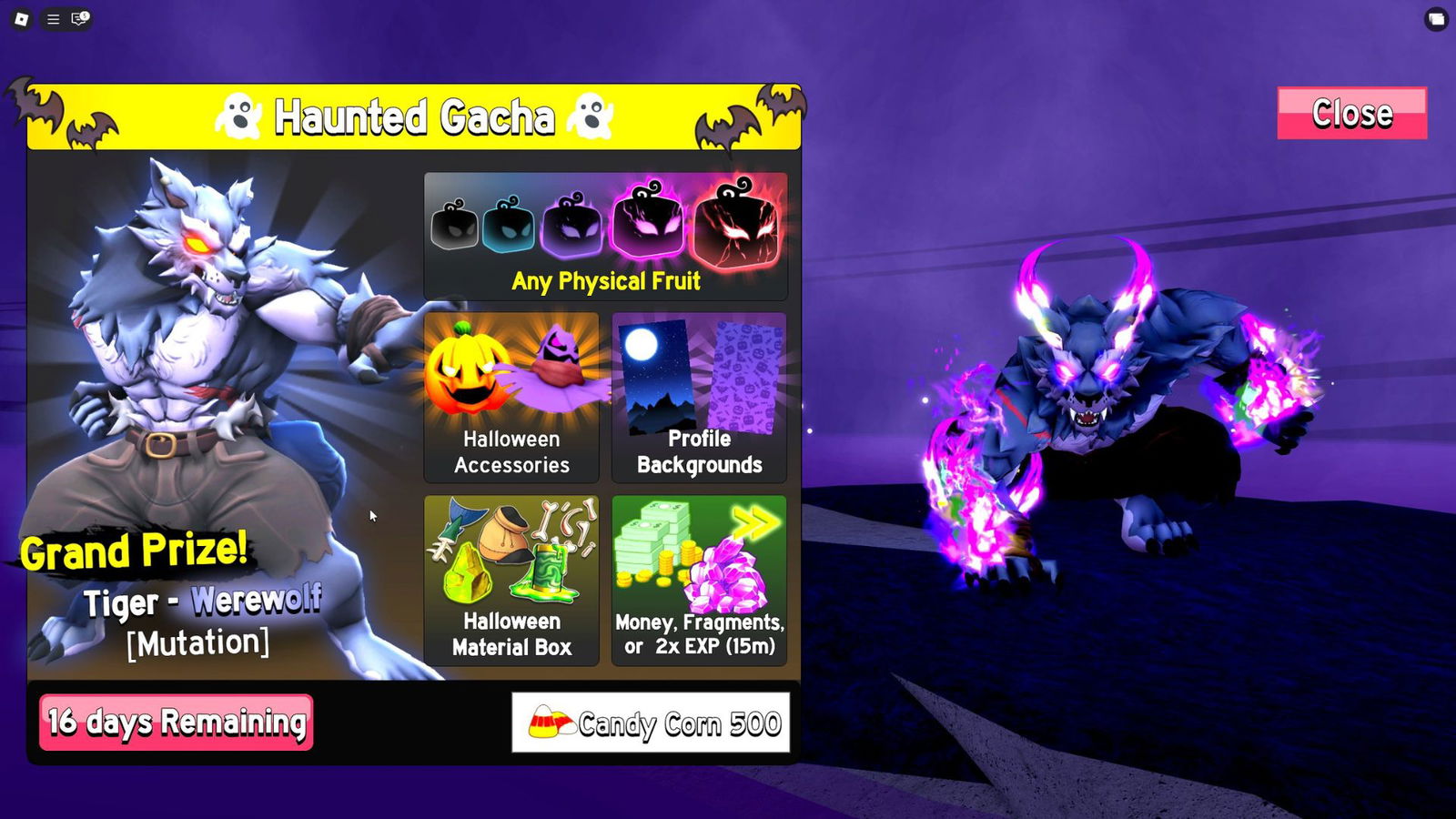Open the chat notifications with badge
Screen dimensions: 1456x819
pyautogui.click(x=80, y=18)
